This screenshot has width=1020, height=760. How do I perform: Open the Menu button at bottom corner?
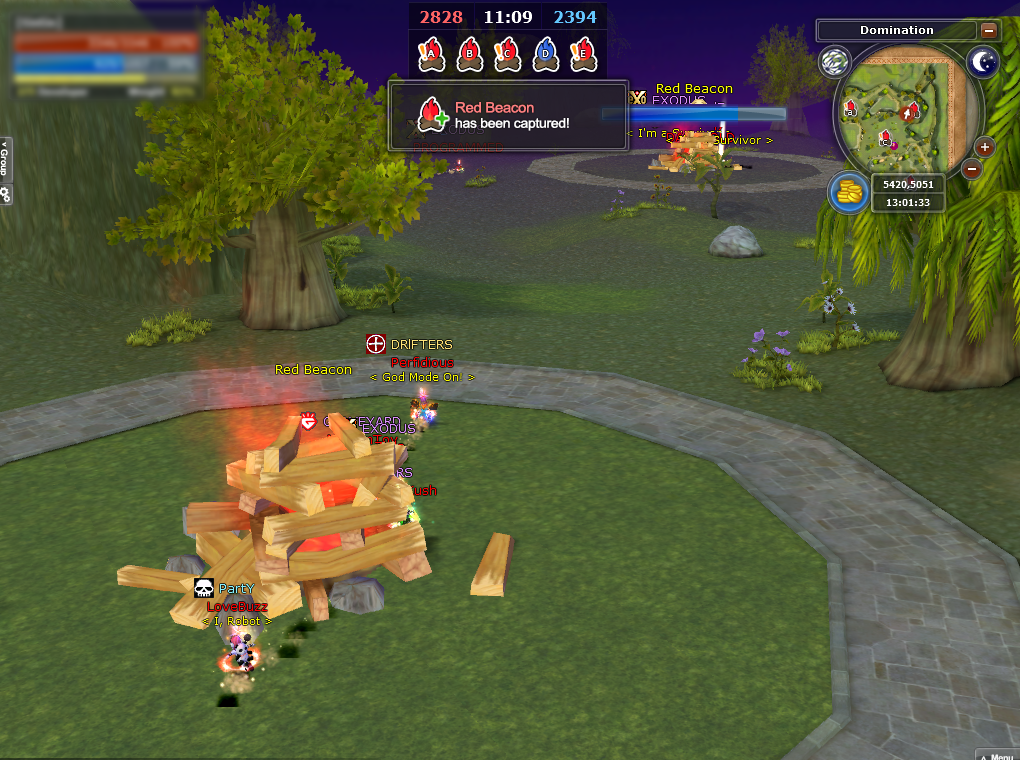[x=997, y=754]
